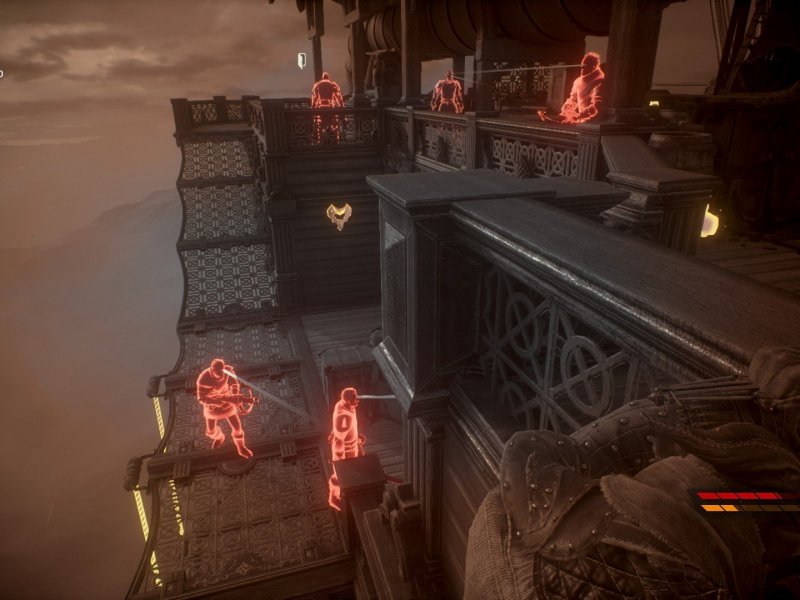Viewport: 800px width, 600px height.
Task: Click the gold winged objective marker
Action: tap(339, 215)
